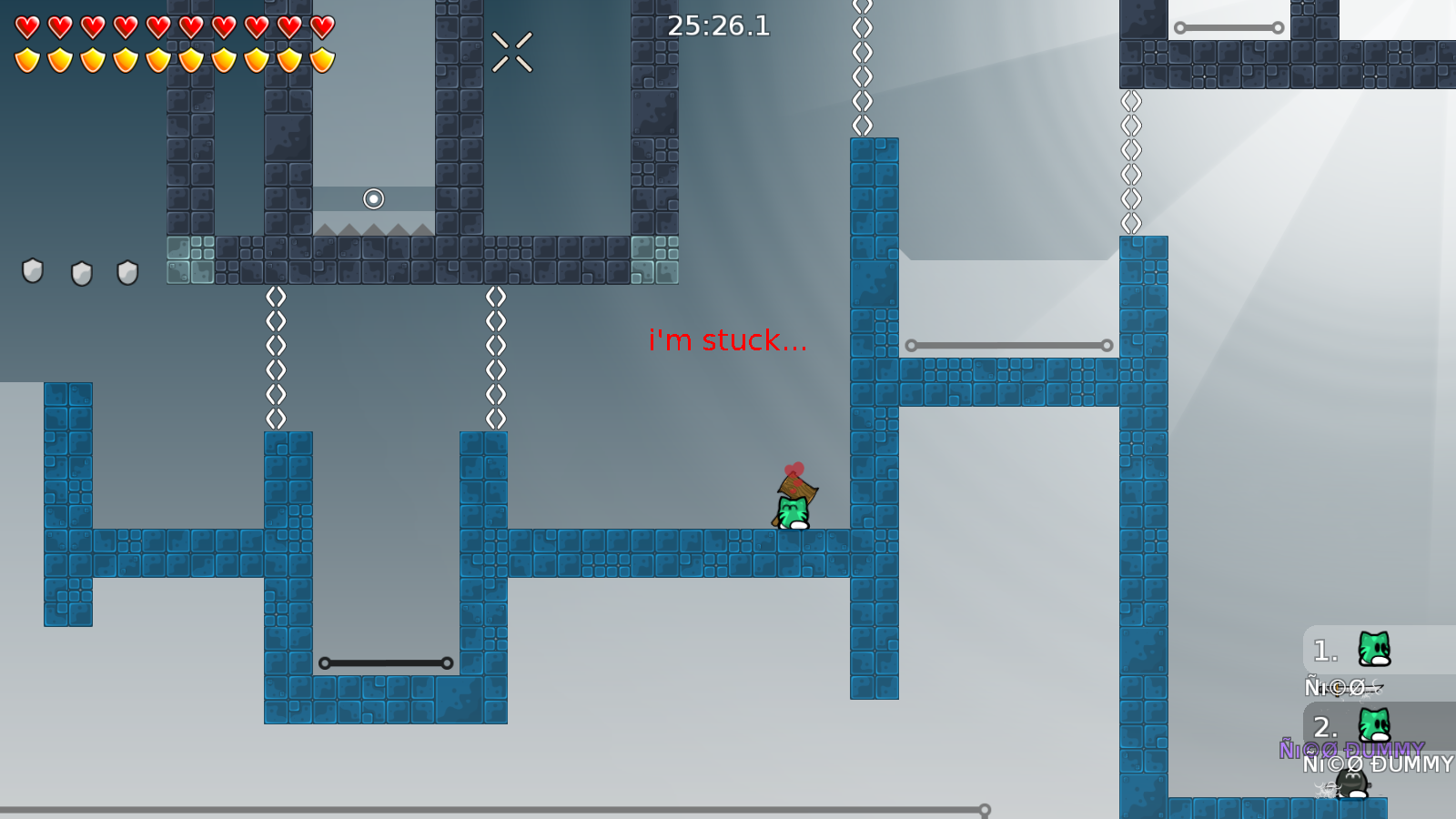Click the circular button target above the spikes
This screenshot has width=1456, height=819.
(374, 197)
